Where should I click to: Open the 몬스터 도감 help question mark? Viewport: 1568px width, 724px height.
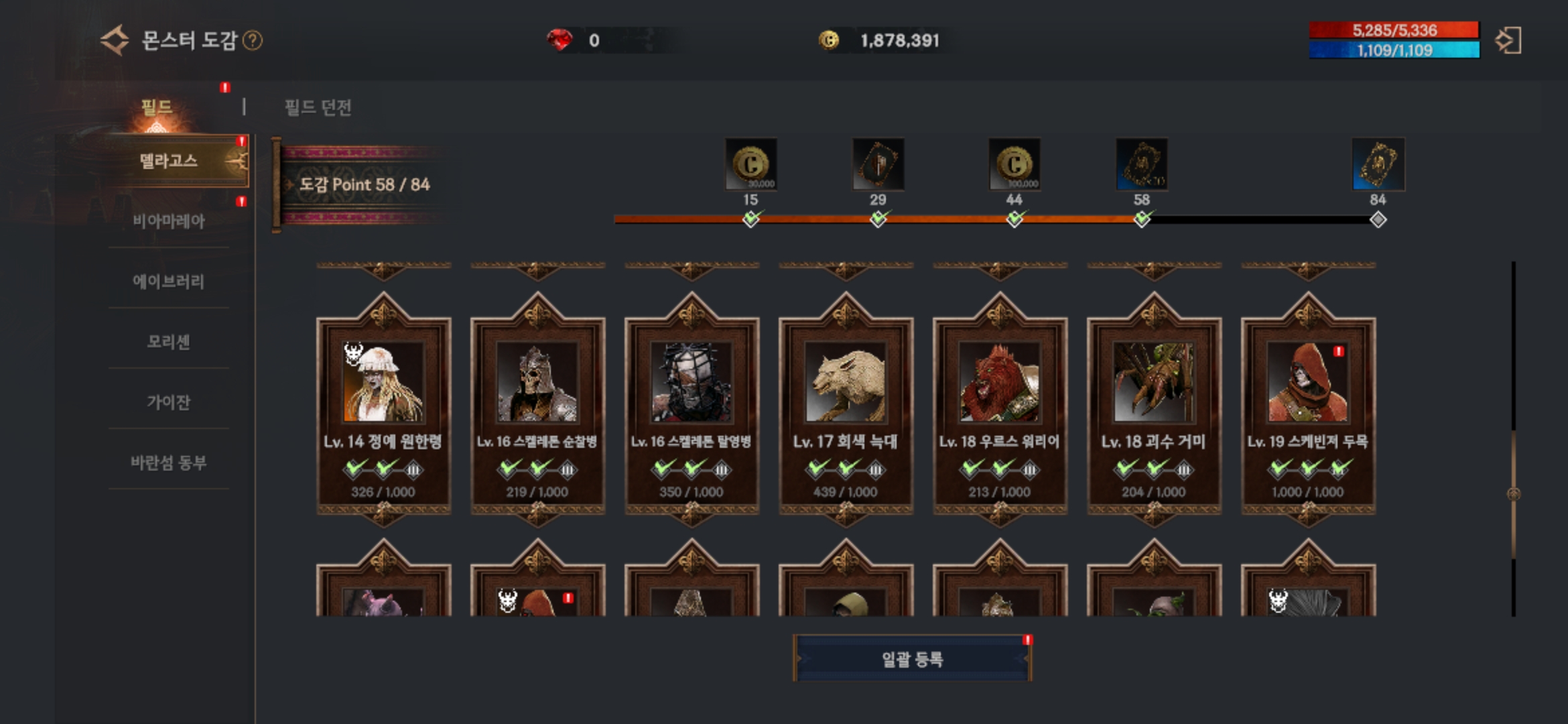tap(253, 41)
